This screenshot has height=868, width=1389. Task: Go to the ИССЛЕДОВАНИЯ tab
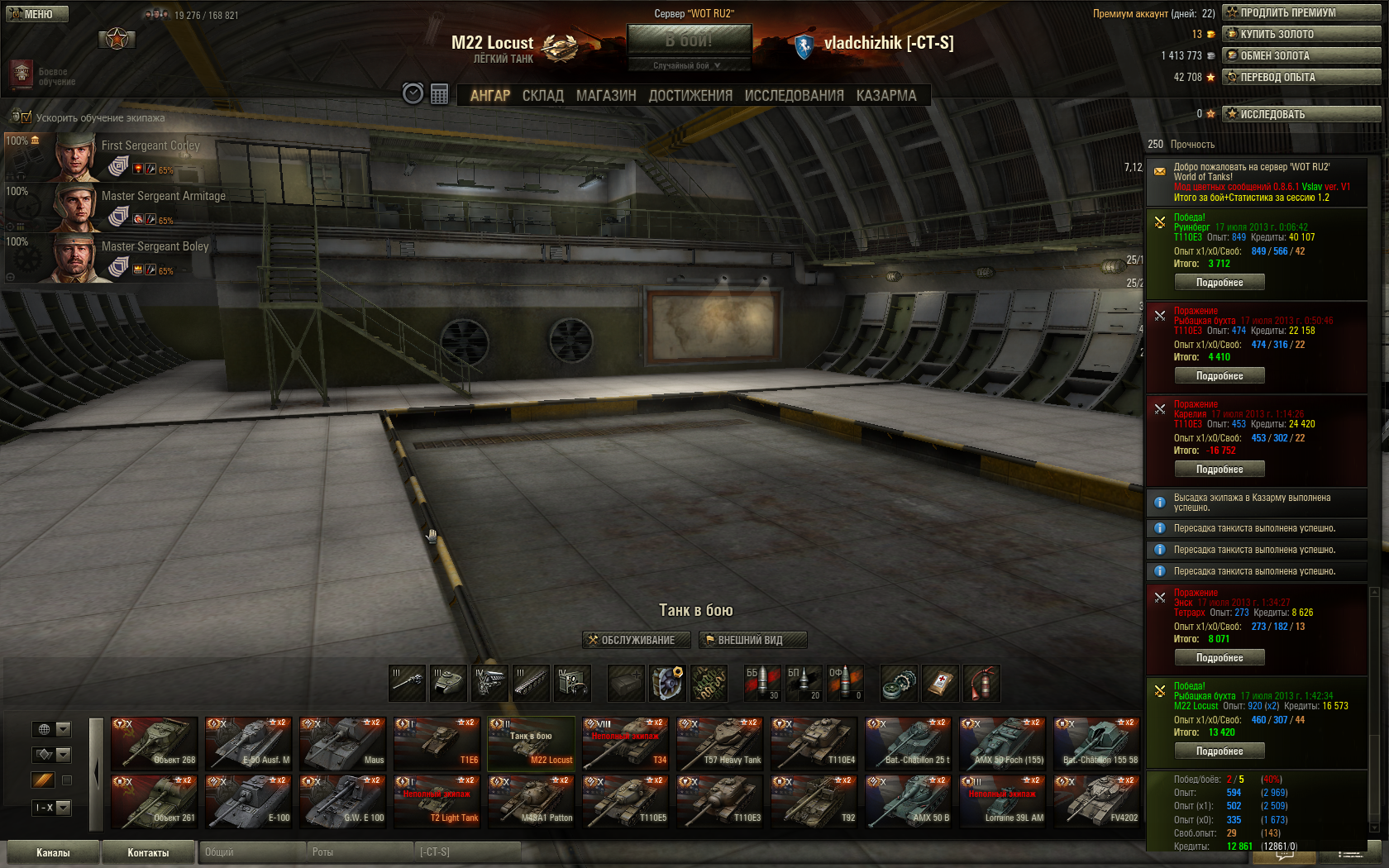pos(794,96)
